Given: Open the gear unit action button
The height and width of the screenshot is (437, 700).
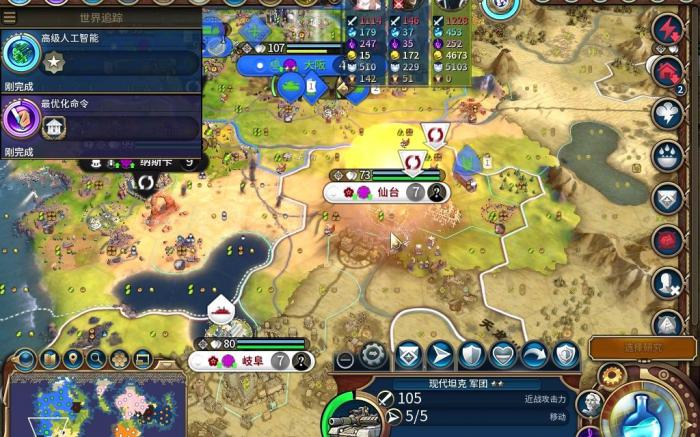Looking at the screenshot, I should pyautogui.click(x=374, y=355).
